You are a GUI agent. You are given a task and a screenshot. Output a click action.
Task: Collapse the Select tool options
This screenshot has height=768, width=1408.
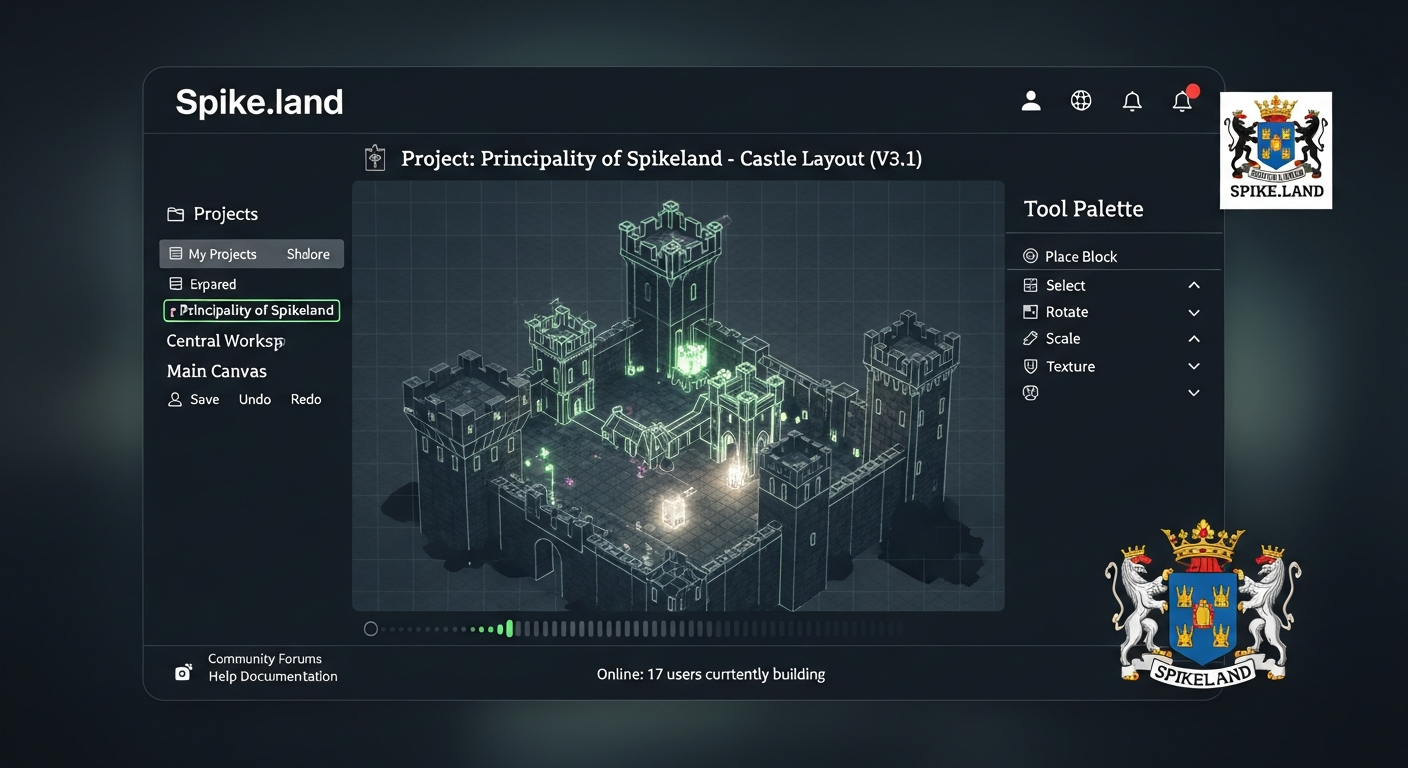click(x=1193, y=285)
